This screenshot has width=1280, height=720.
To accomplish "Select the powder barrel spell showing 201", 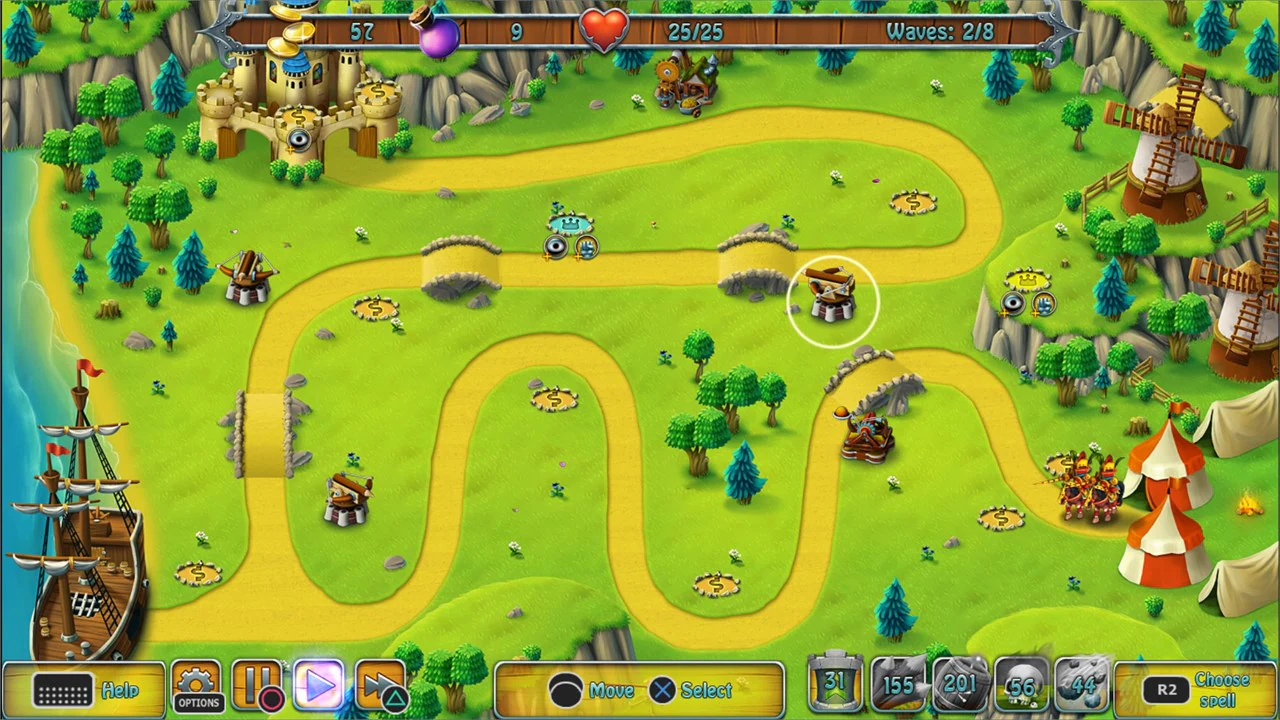I will (961, 686).
